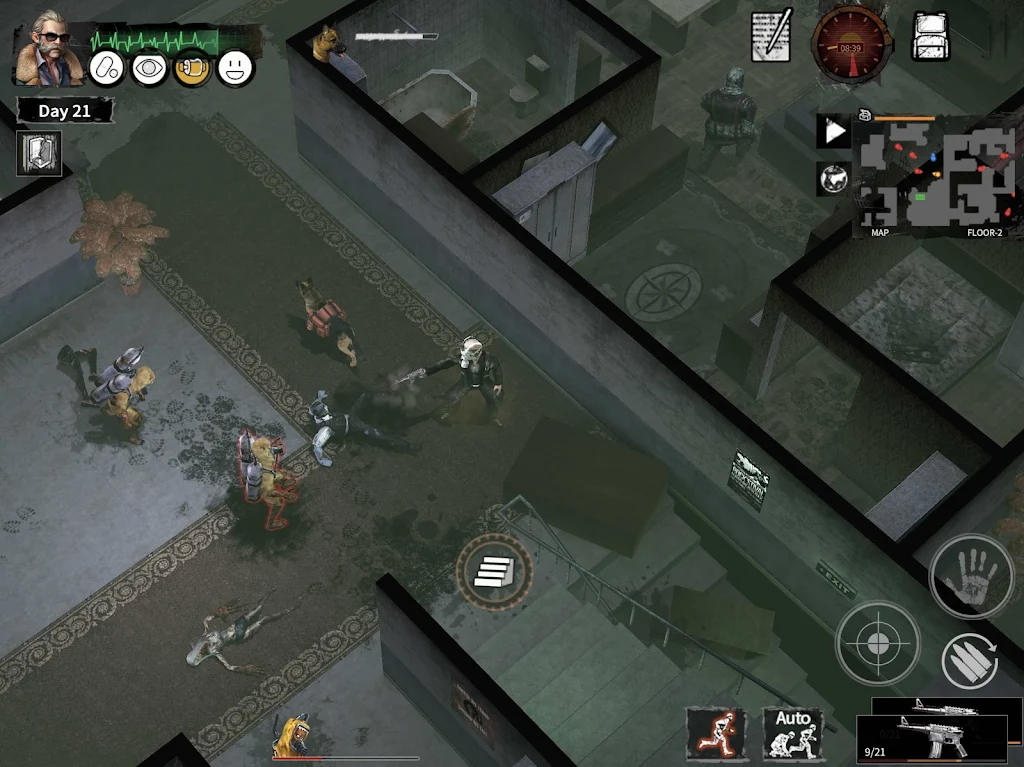Check the pill medication status icon
1024x767 pixels.
pyautogui.click(x=107, y=68)
